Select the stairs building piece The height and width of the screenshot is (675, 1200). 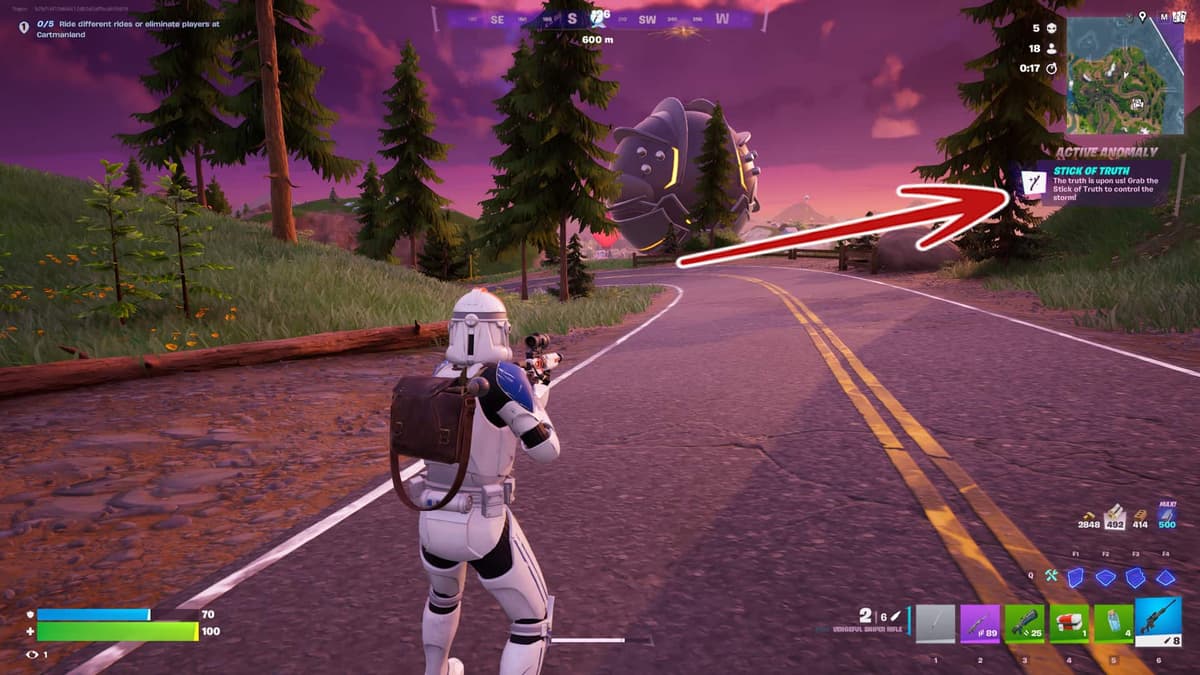pos(1135,577)
